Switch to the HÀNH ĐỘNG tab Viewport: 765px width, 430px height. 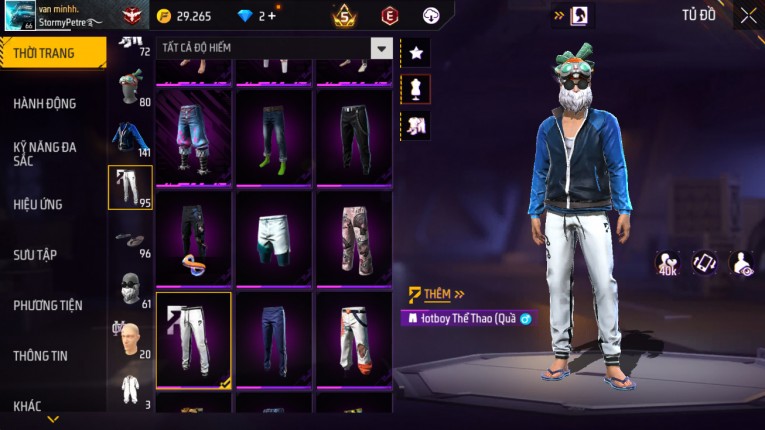45,103
